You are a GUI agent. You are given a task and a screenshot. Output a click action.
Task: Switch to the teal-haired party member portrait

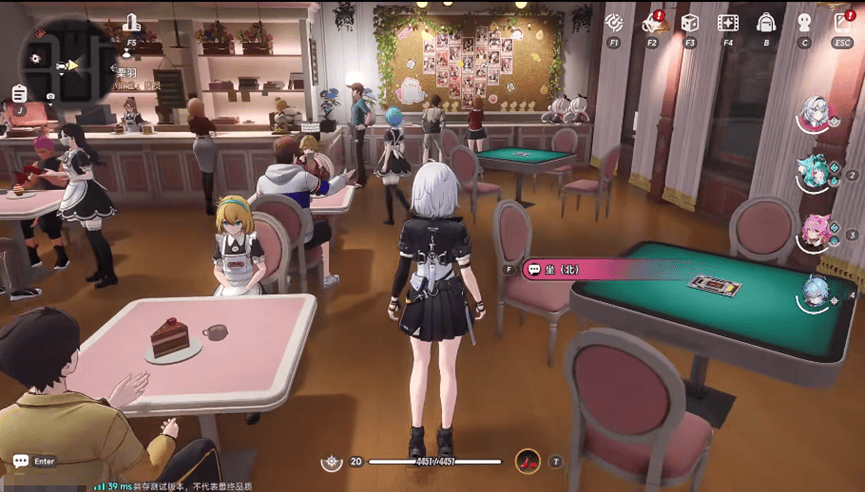click(815, 172)
